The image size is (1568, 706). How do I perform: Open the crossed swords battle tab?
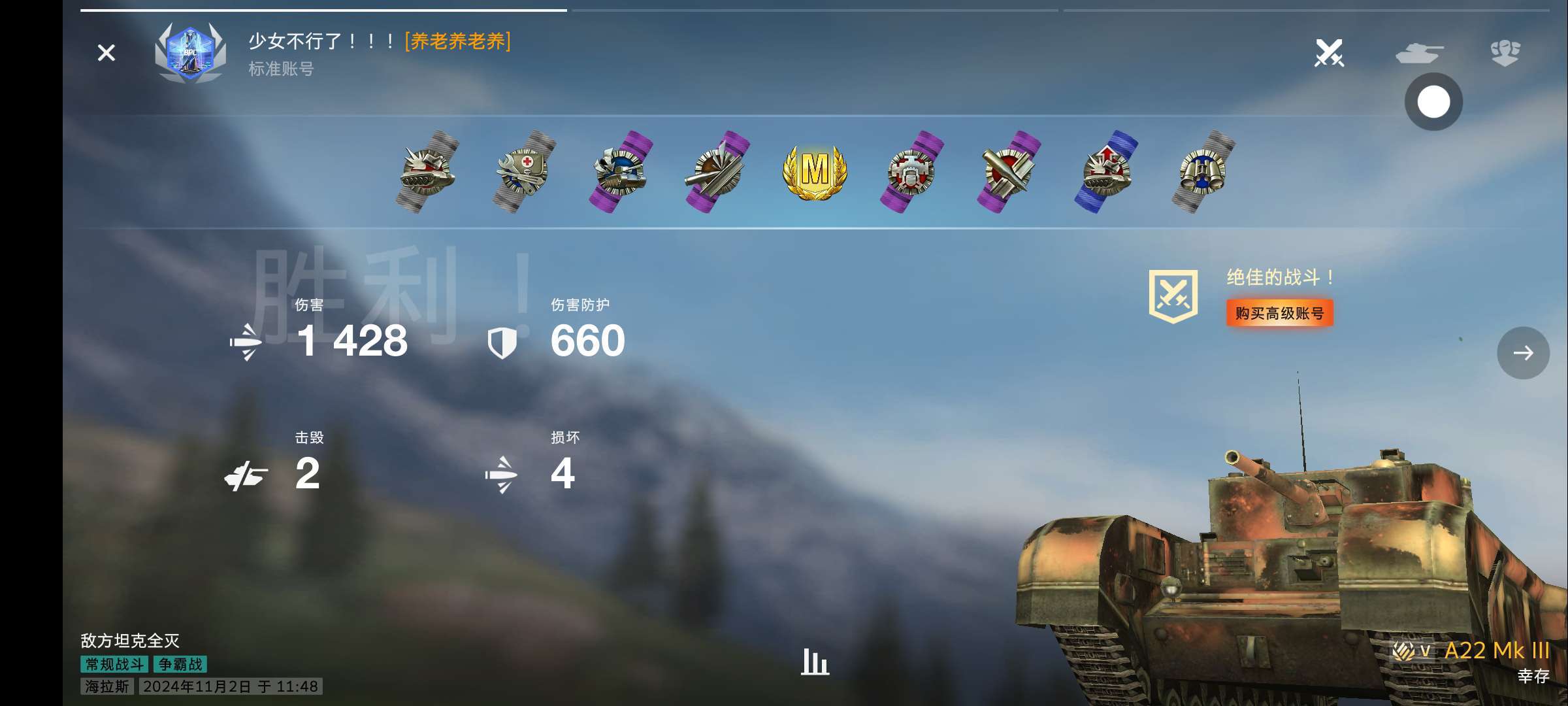point(1329,53)
